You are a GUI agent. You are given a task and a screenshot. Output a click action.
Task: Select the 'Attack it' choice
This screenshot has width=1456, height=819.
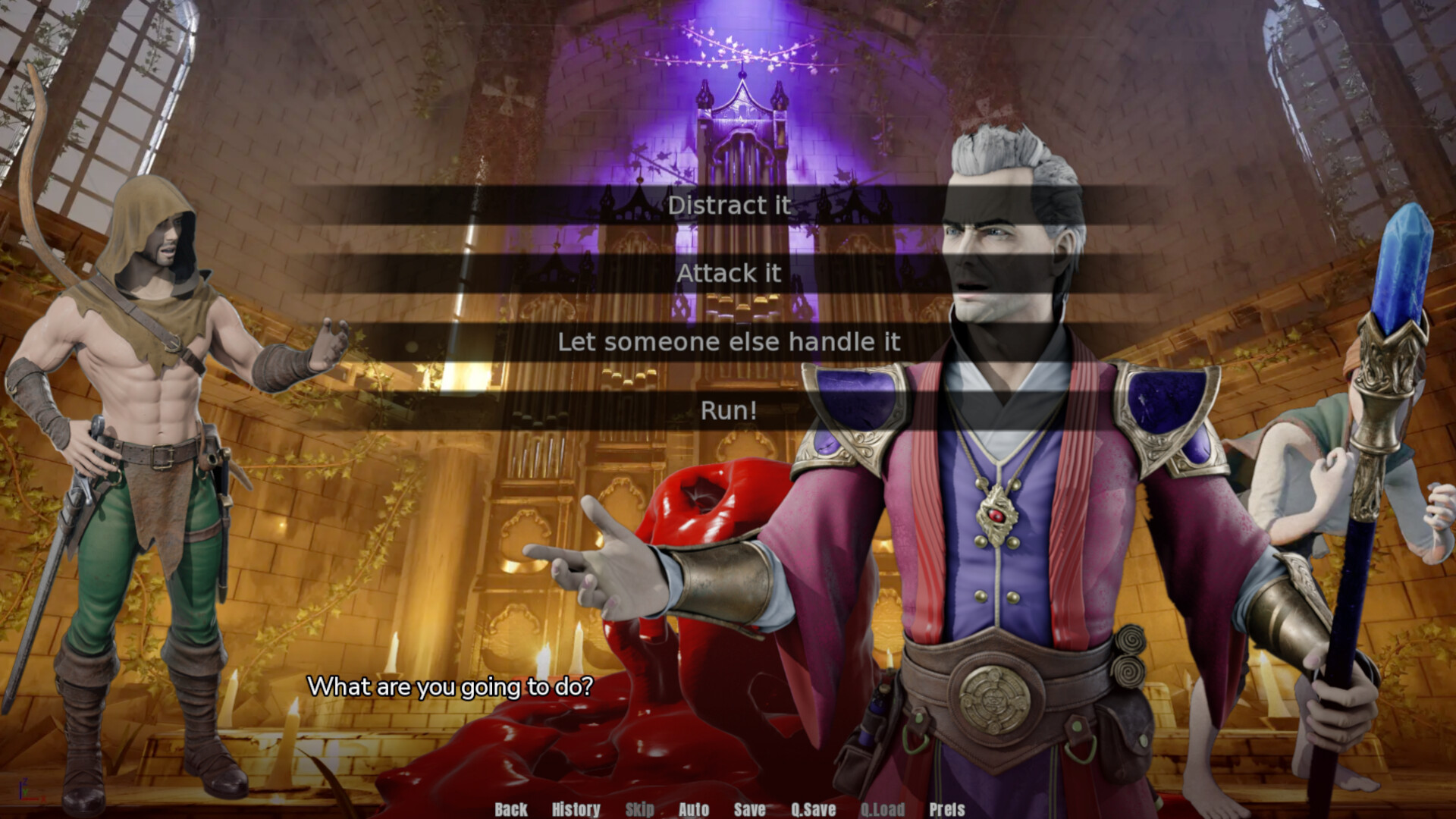click(729, 274)
